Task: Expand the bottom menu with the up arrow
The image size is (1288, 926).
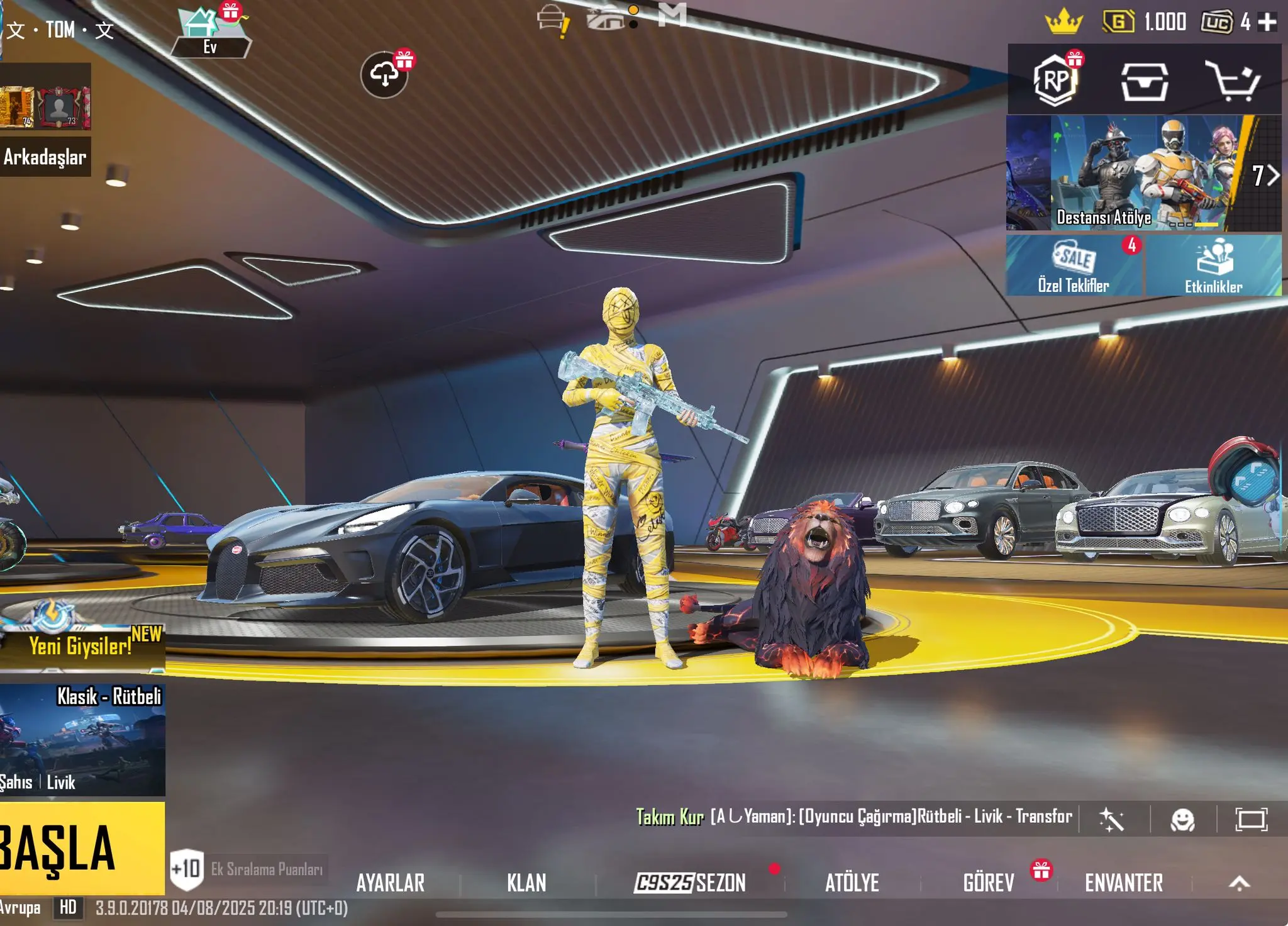Action: click(1239, 883)
